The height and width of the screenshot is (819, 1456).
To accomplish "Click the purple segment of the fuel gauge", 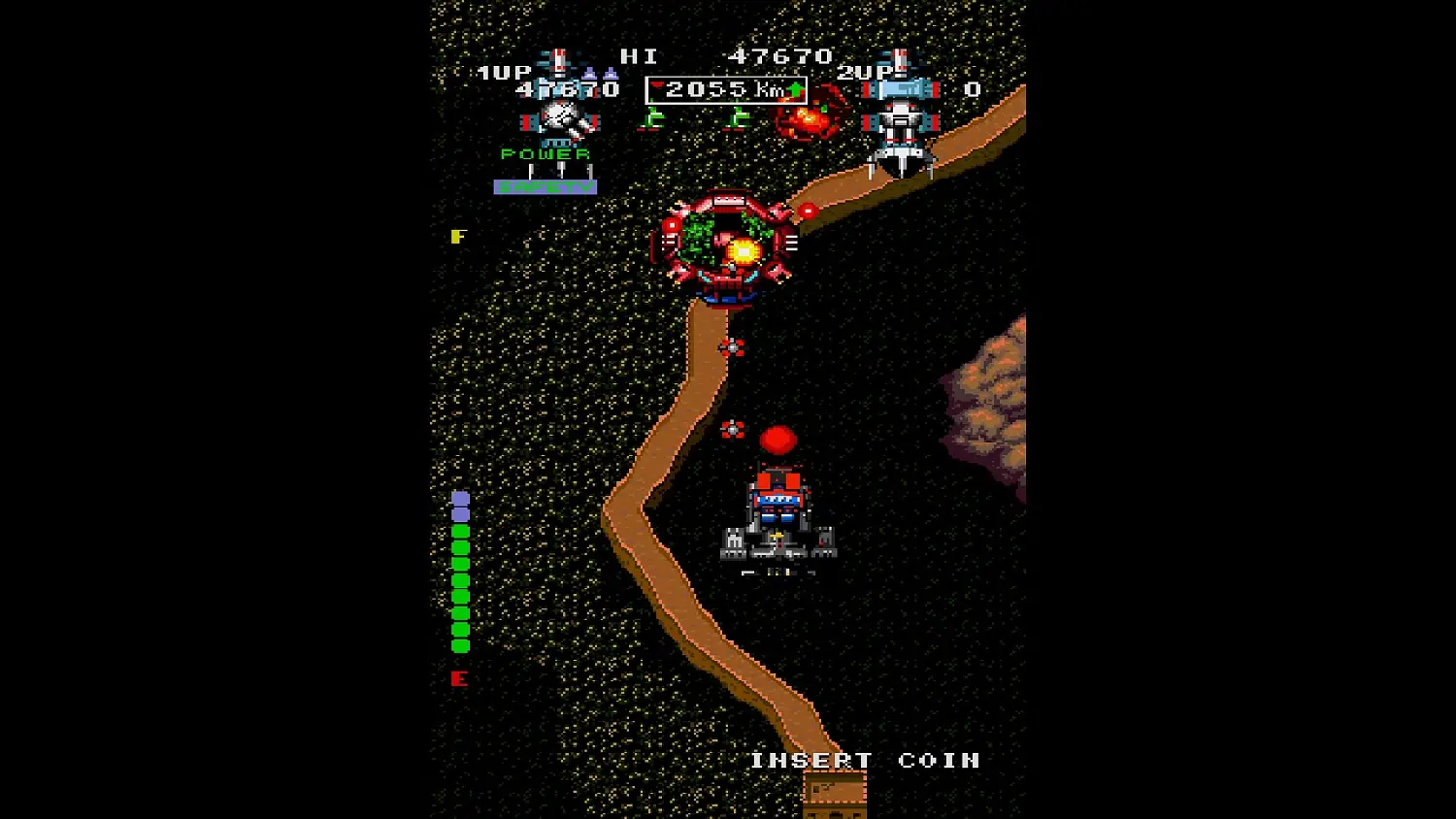I will pyautogui.click(x=459, y=500).
